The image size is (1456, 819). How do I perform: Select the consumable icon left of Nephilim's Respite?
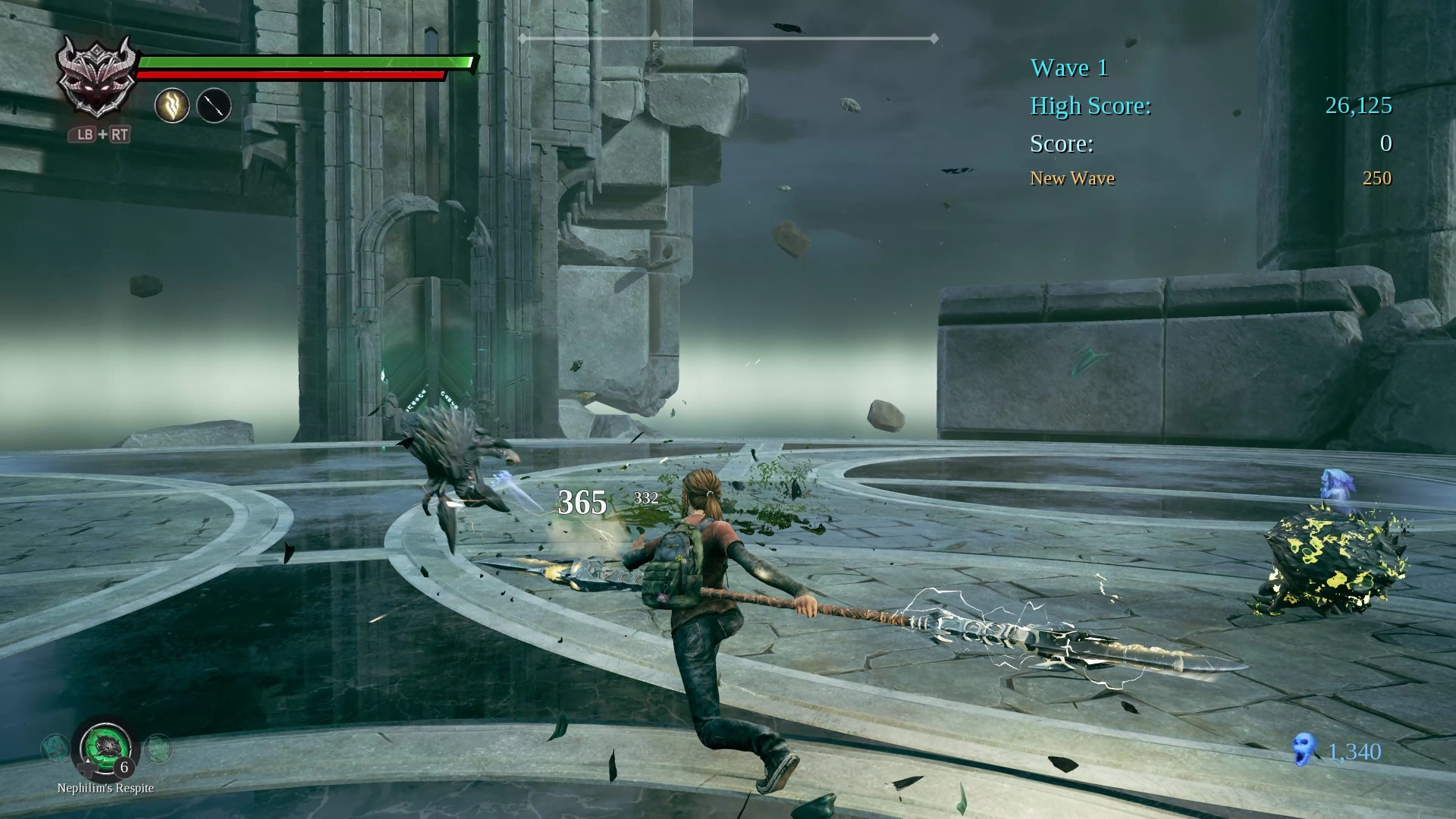[53, 748]
